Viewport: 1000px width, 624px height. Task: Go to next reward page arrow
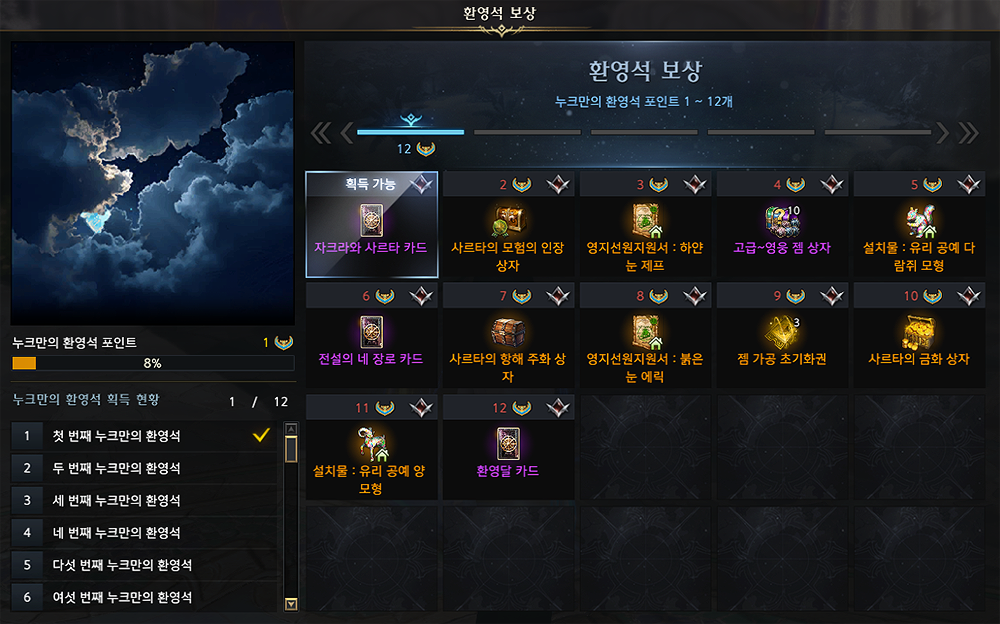(941, 133)
